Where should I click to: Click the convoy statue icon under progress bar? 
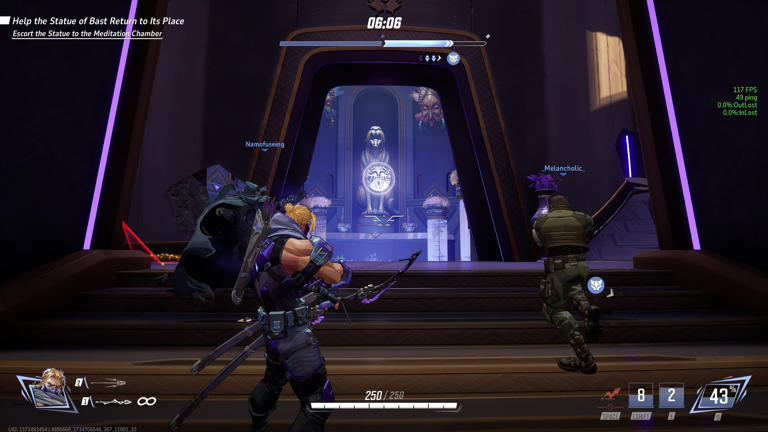(x=453, y=59)
